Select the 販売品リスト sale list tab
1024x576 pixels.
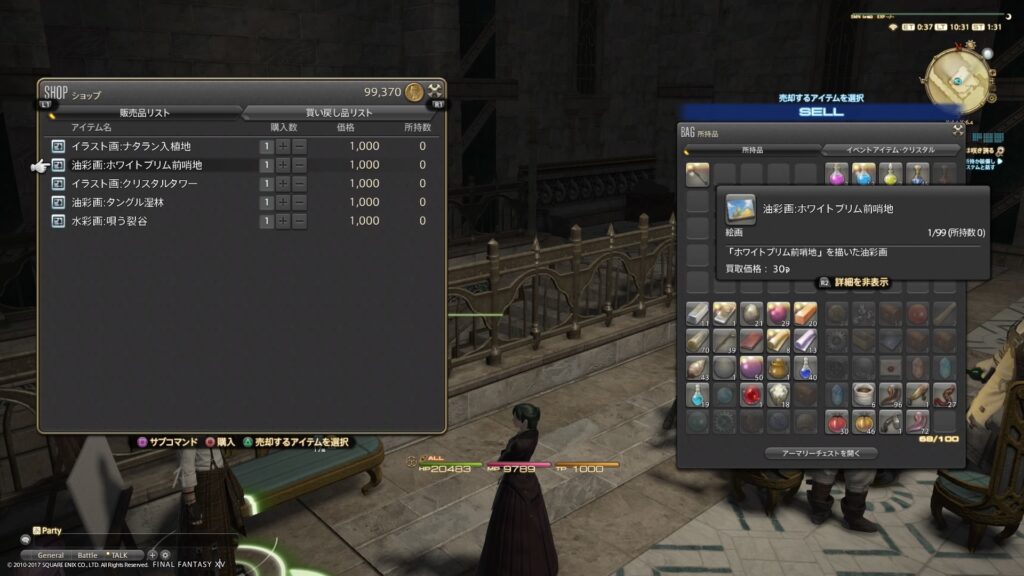pos(143,113)
